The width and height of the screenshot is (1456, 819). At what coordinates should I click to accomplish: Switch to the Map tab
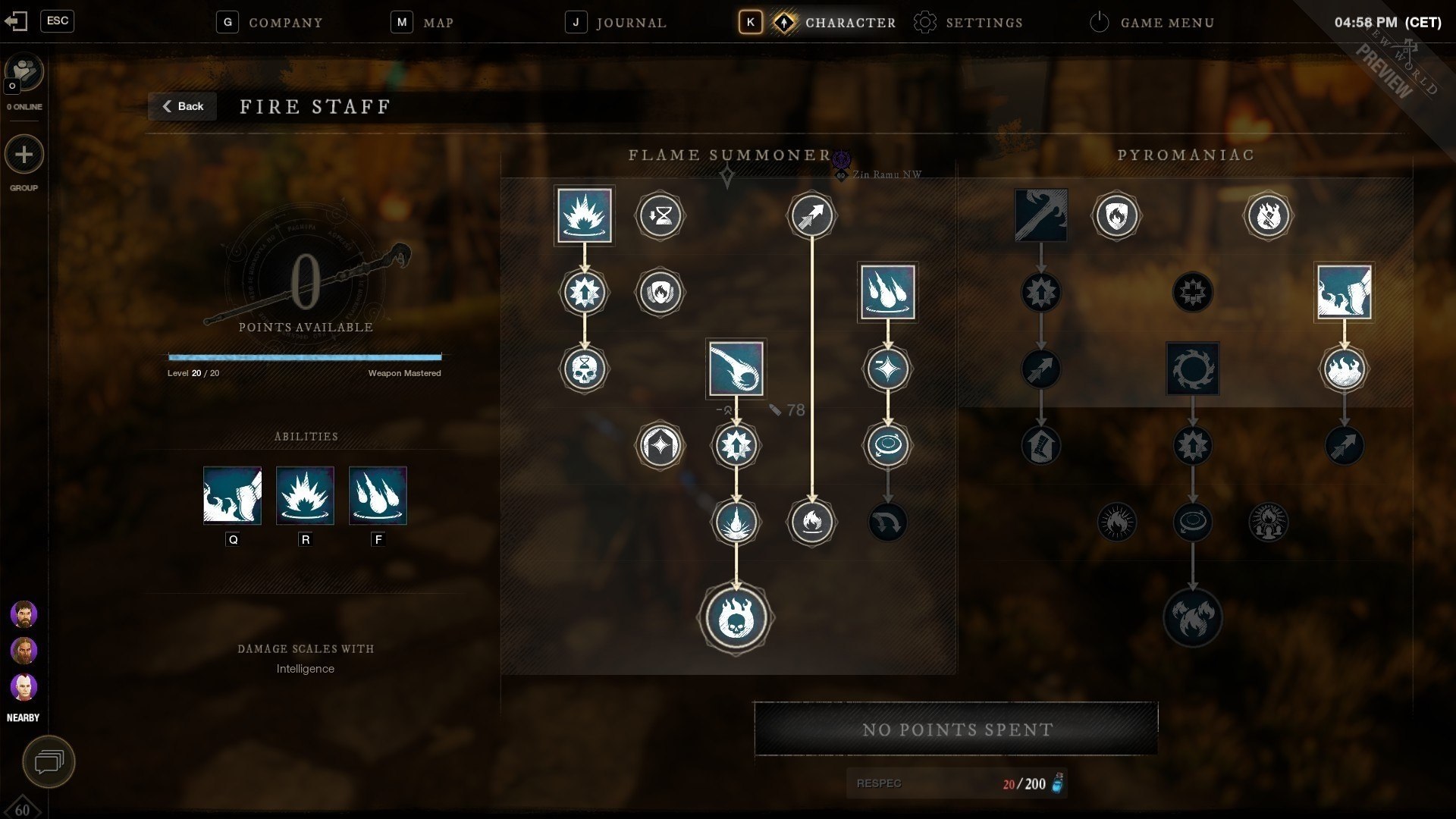pos(423,23)
